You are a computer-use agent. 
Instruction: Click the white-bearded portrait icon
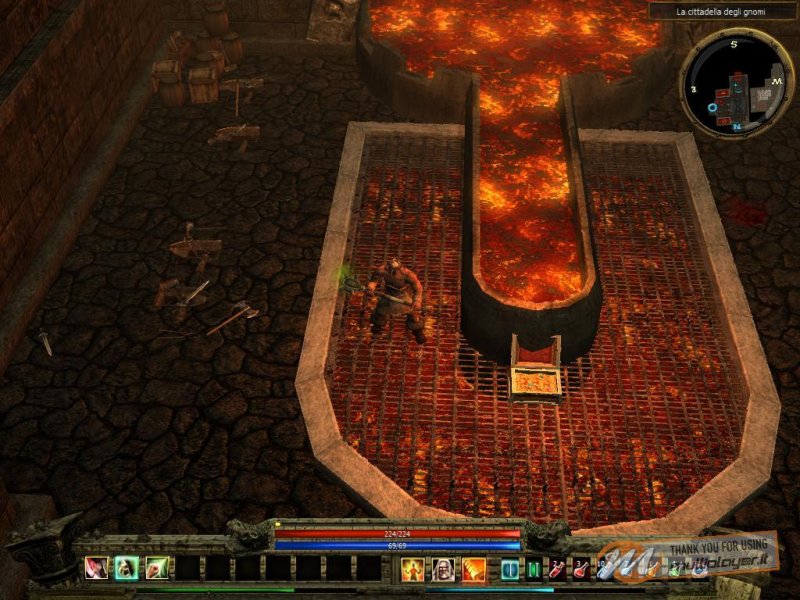point(443,570)
